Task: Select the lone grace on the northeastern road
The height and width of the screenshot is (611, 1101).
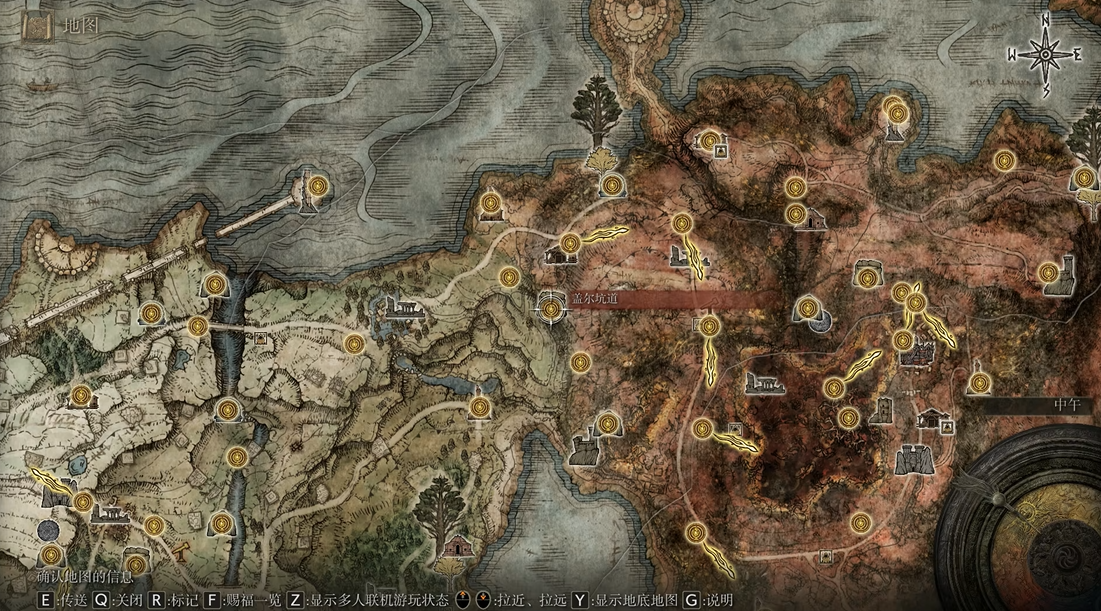Action: pos(1006,160)
